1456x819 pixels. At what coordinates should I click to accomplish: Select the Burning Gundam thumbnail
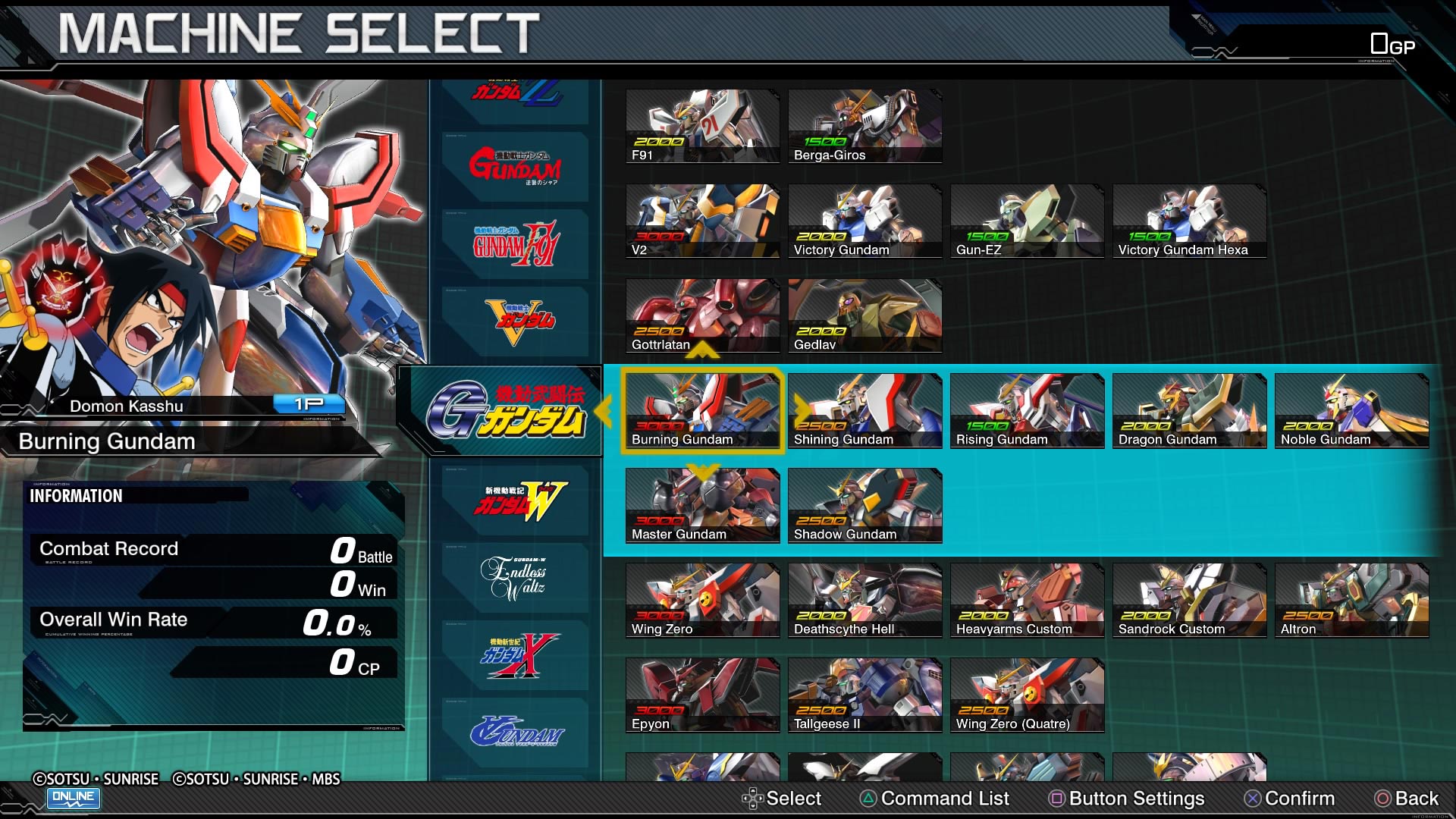tap(702, 409)
